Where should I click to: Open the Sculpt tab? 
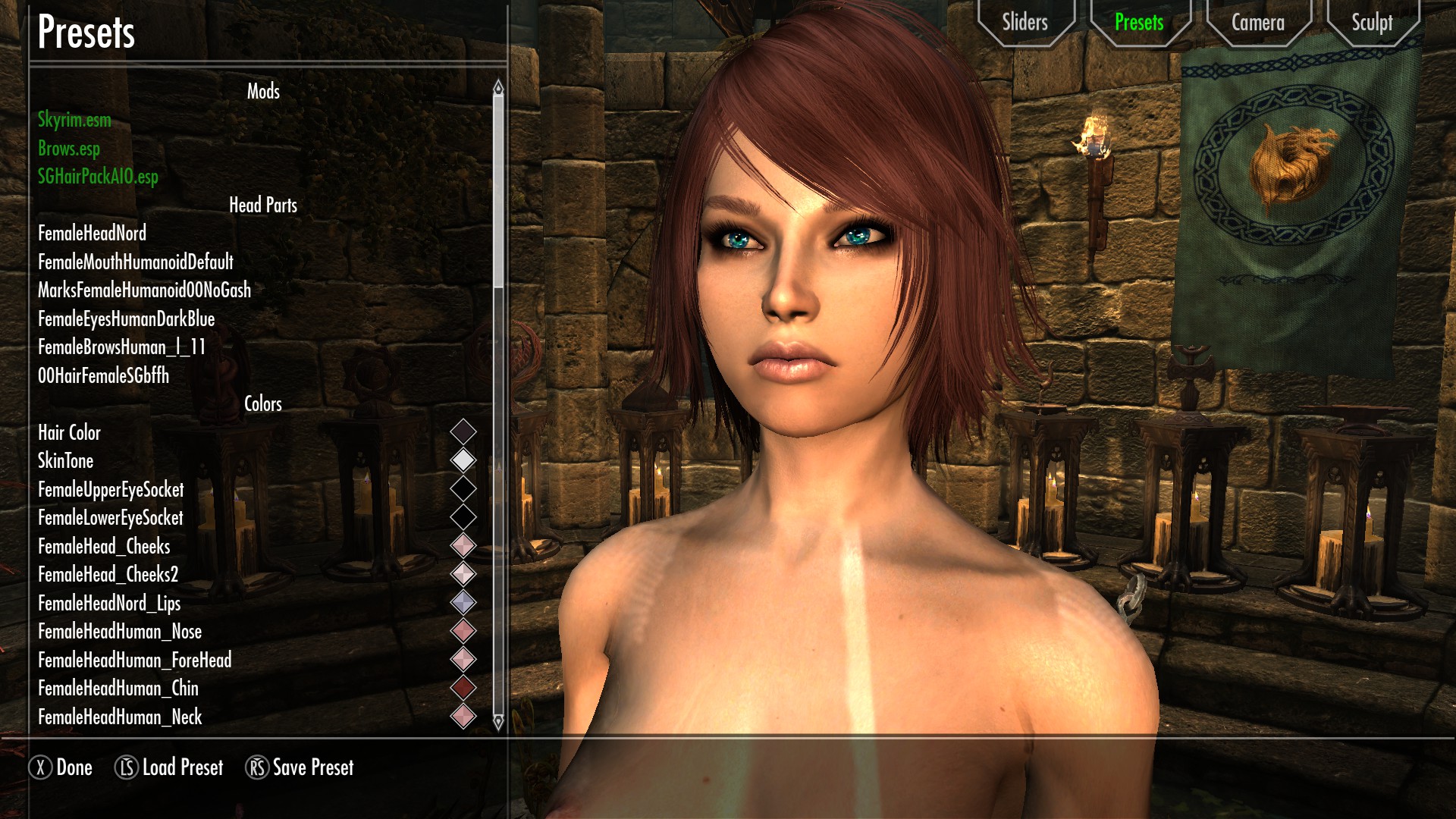tap(1371, 23)
